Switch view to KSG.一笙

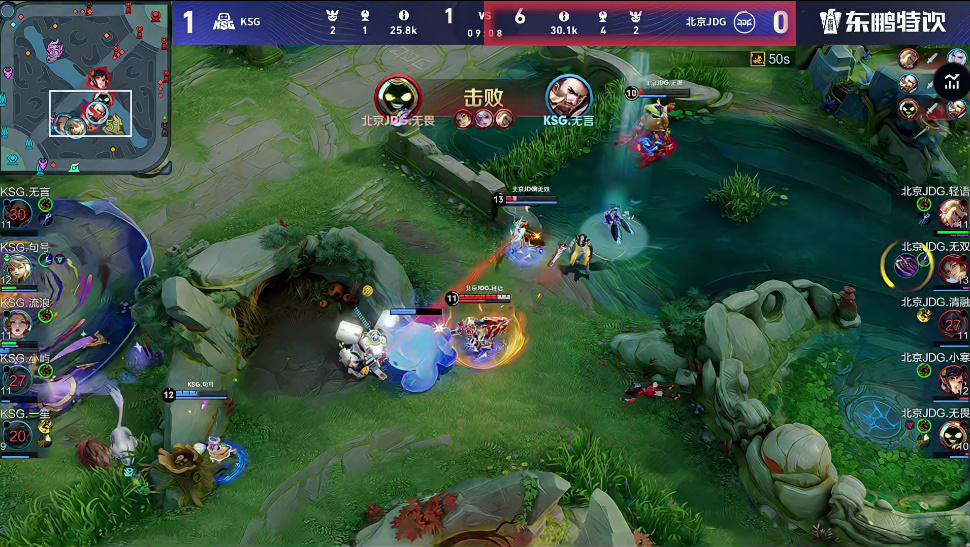coord(17,435)
